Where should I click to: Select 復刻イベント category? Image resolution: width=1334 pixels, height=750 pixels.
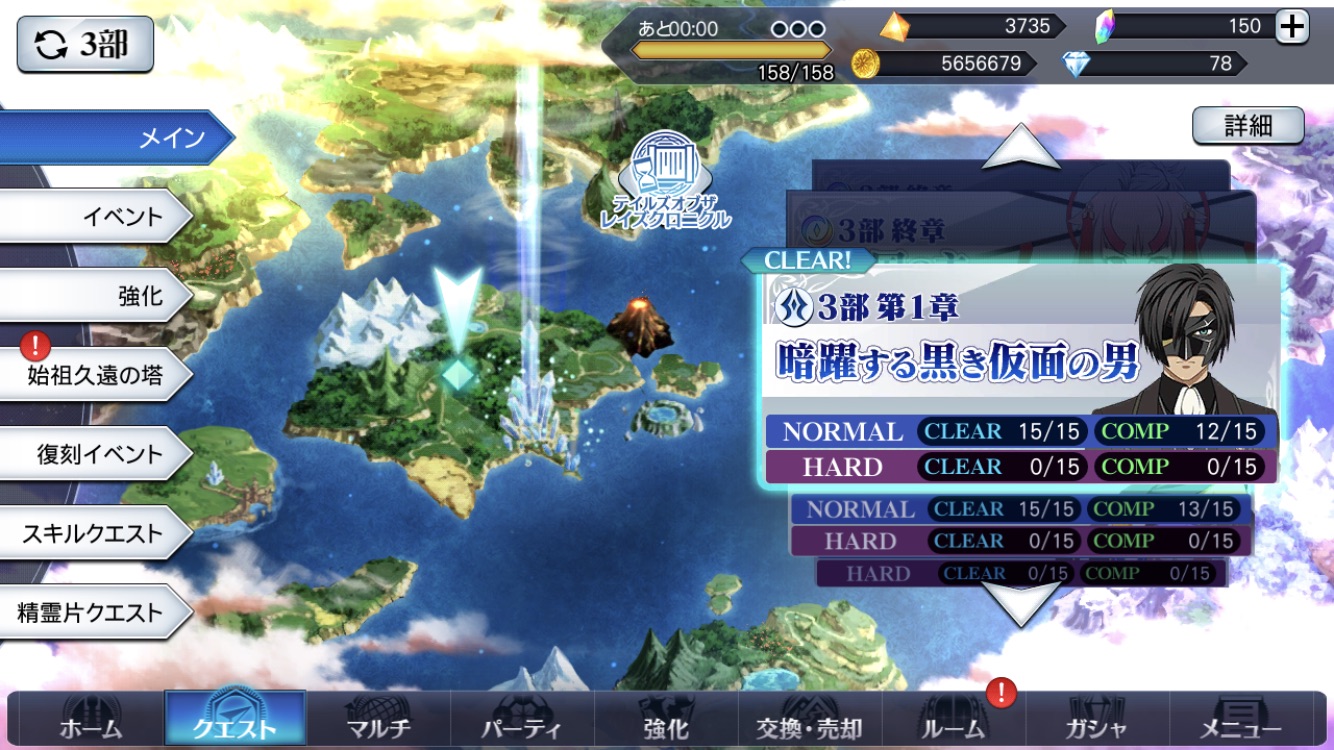click(x=95, y=454)
